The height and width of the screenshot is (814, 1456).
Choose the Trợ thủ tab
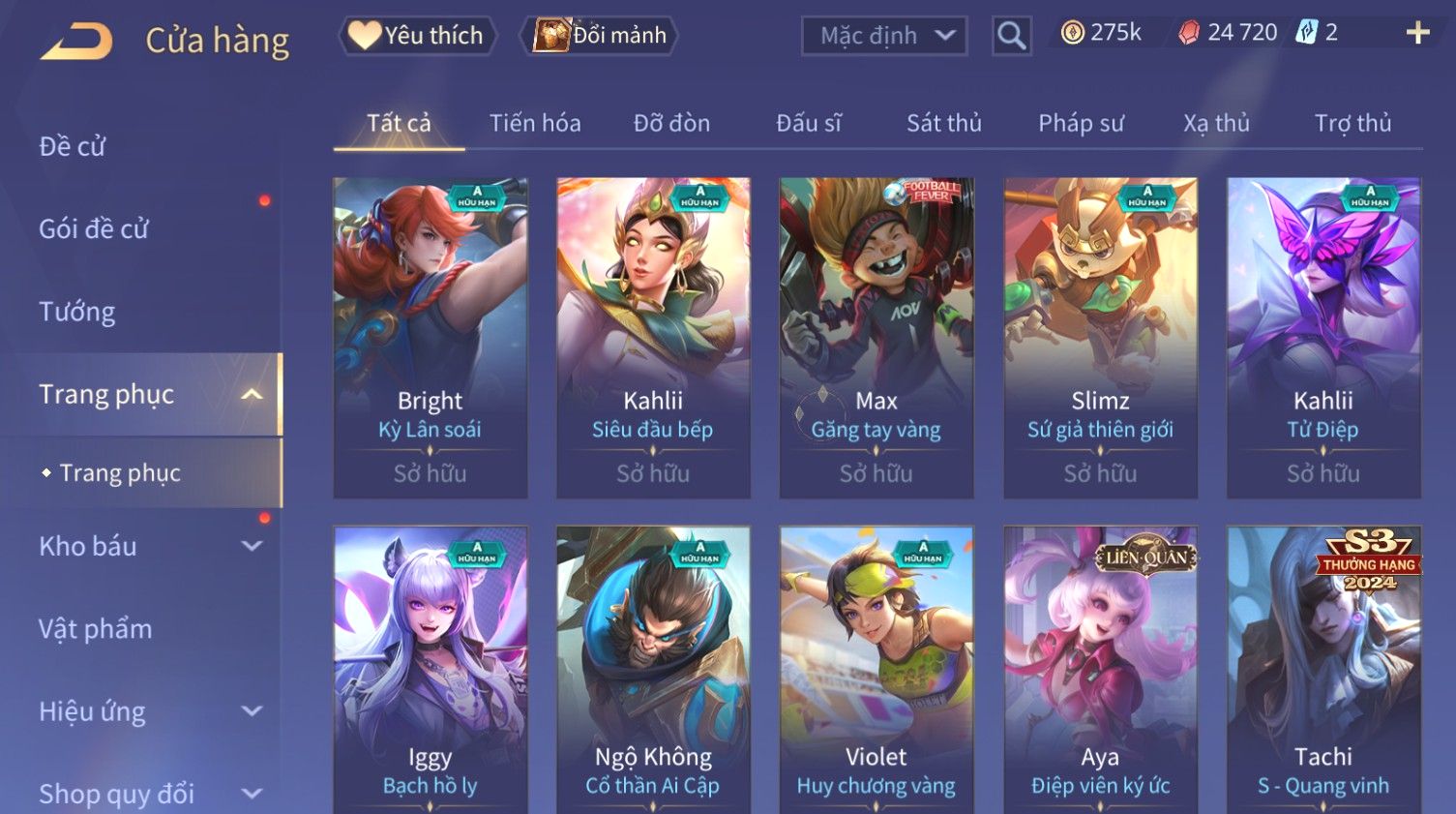coord(1352,124)
